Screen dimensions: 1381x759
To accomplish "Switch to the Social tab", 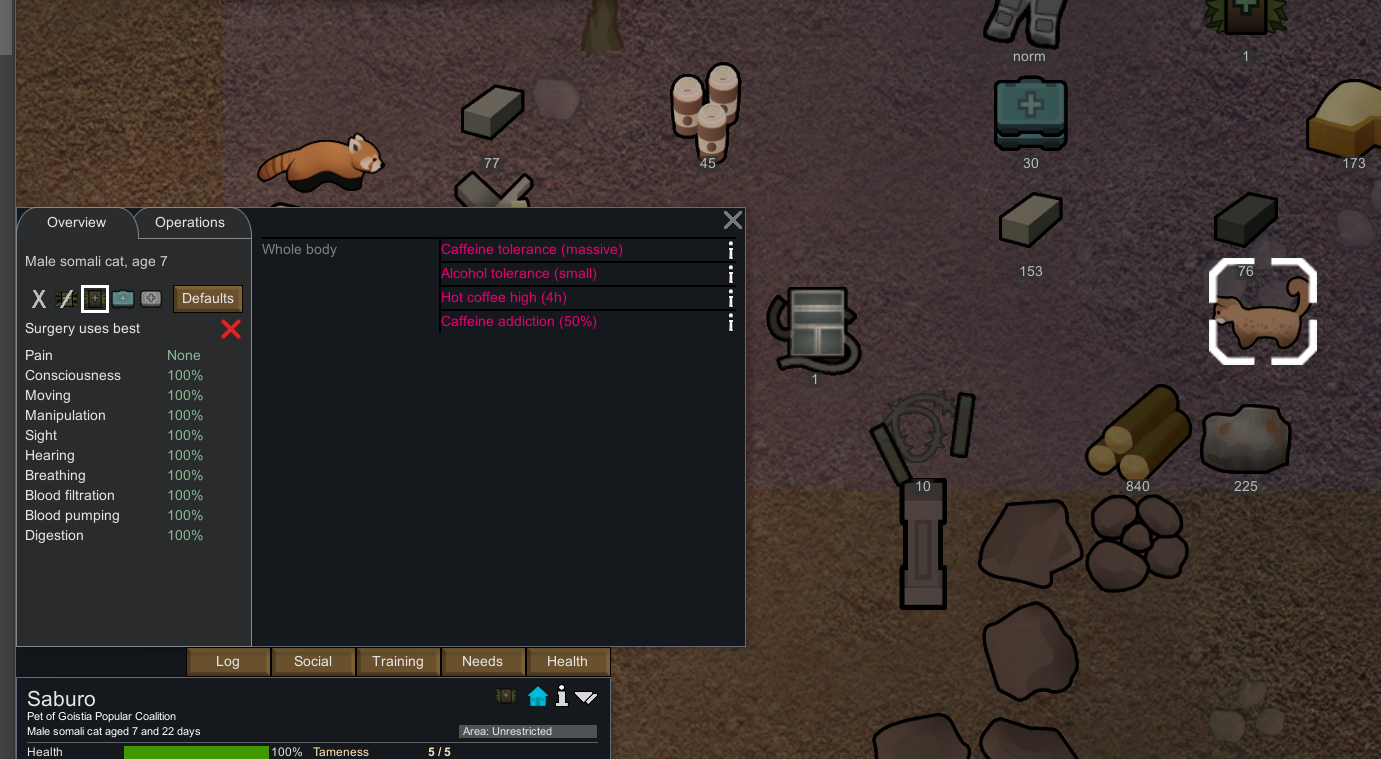I will click(313, 661).
